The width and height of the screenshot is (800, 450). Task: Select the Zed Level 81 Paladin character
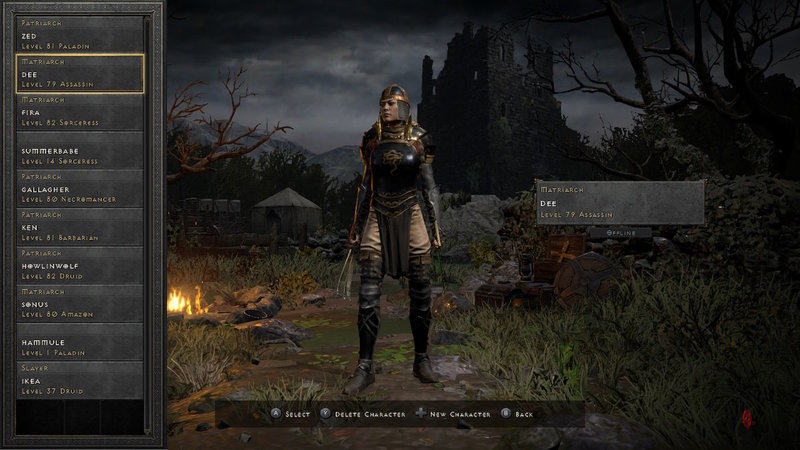[x=80, y=35]
